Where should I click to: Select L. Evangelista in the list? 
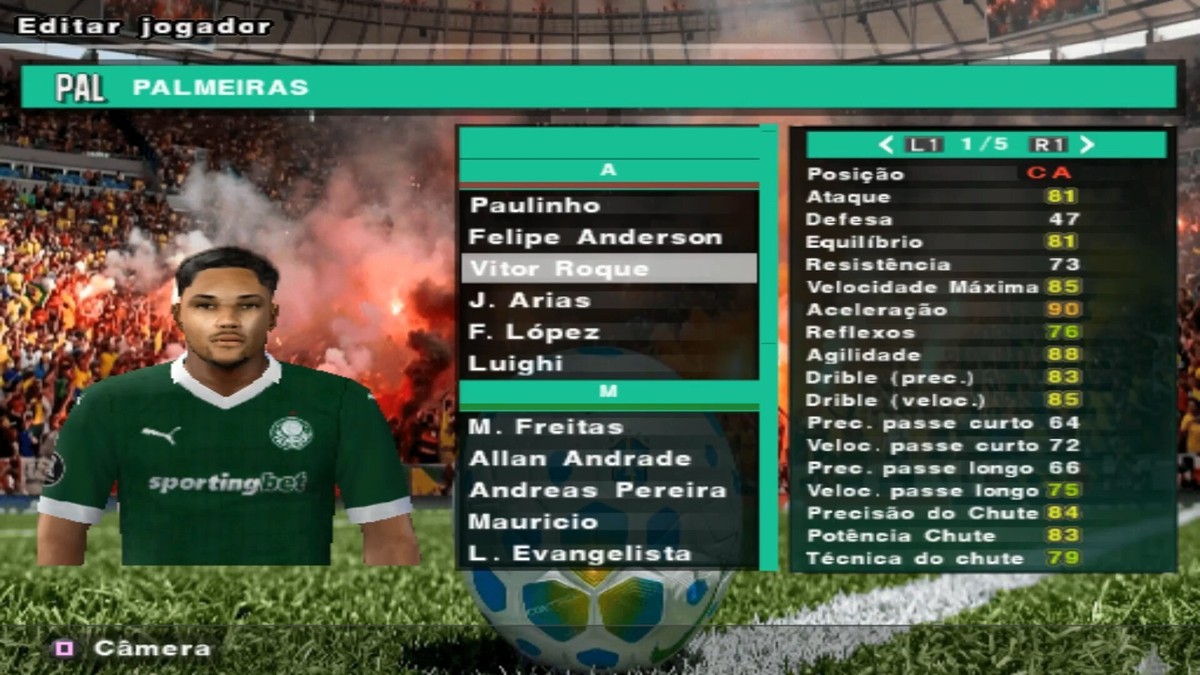580,554
